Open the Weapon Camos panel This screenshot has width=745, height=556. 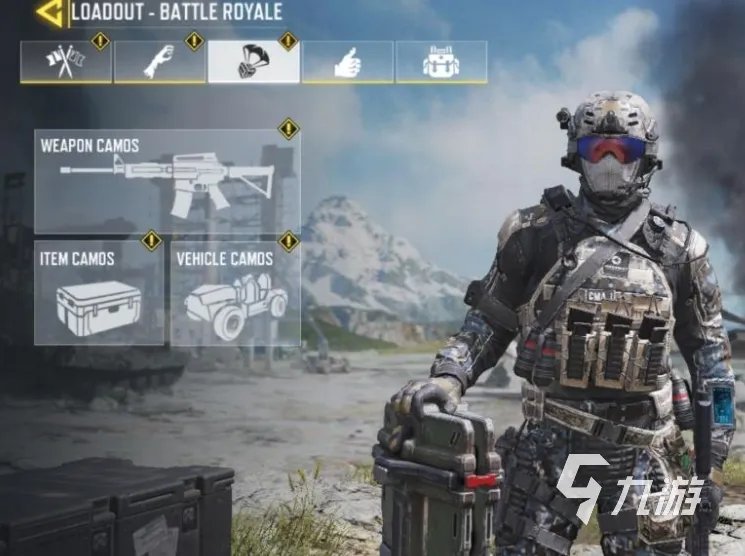[x=167, y=181]
